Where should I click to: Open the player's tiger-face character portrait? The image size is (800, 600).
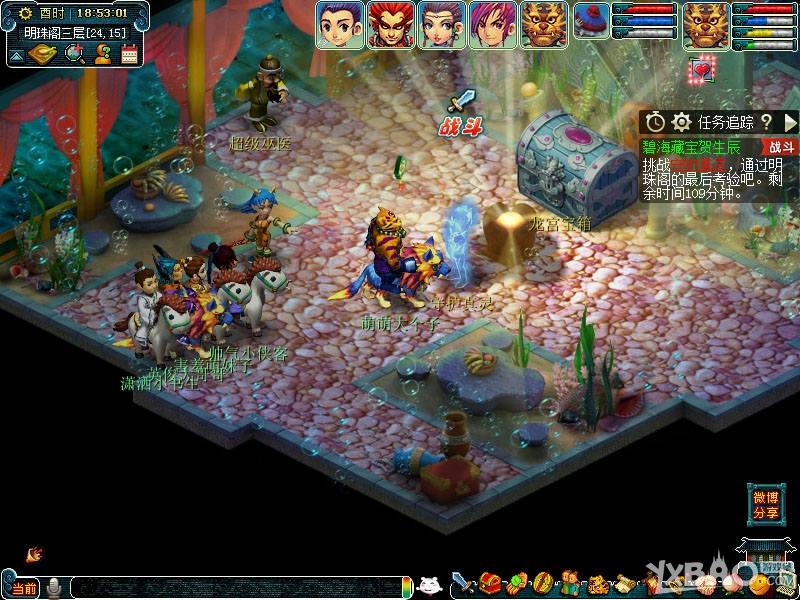pyautogui.click(x=706, y=25)
